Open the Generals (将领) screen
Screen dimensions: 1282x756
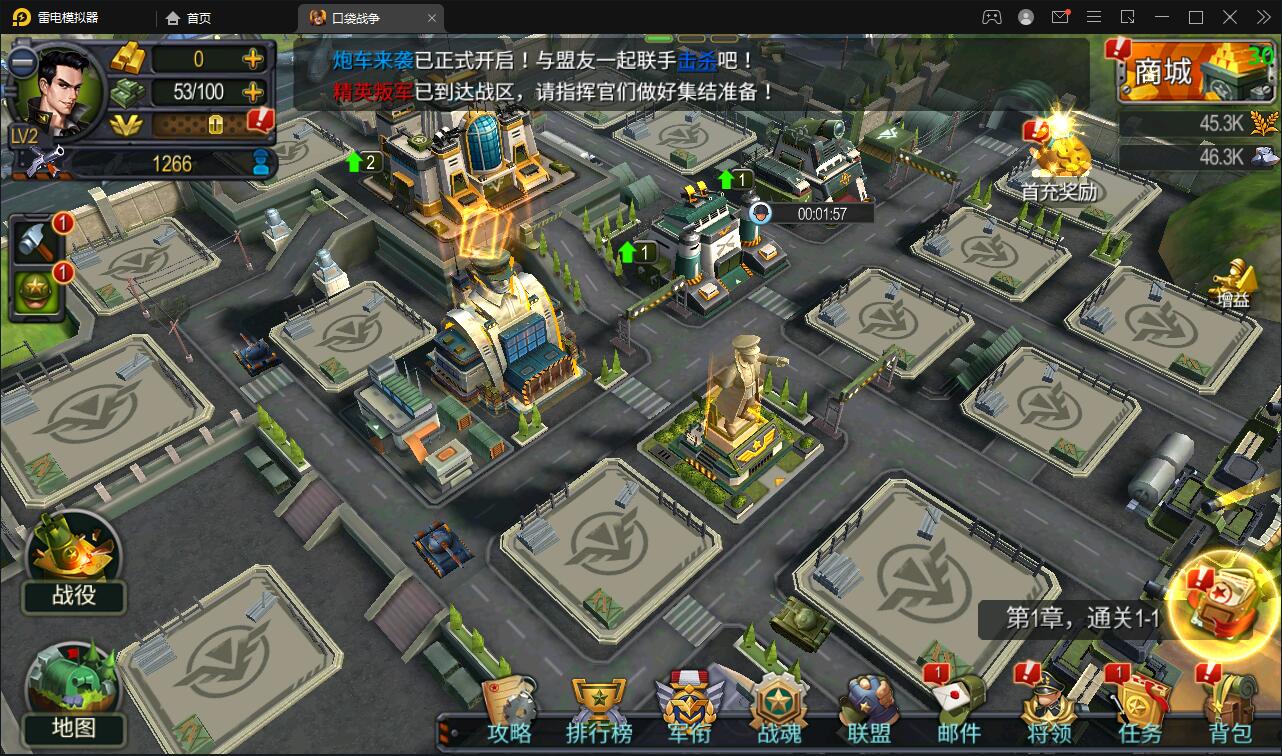click(x=1047, y=703)
